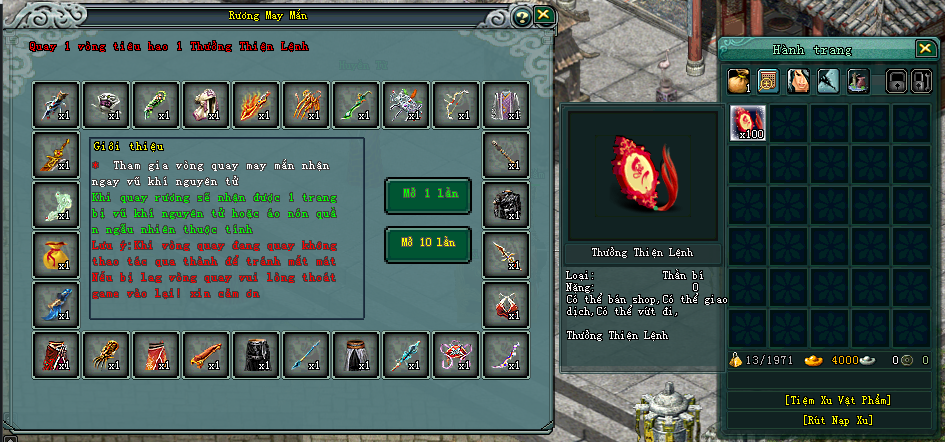Switch to the hammer inventory tab

826,81
